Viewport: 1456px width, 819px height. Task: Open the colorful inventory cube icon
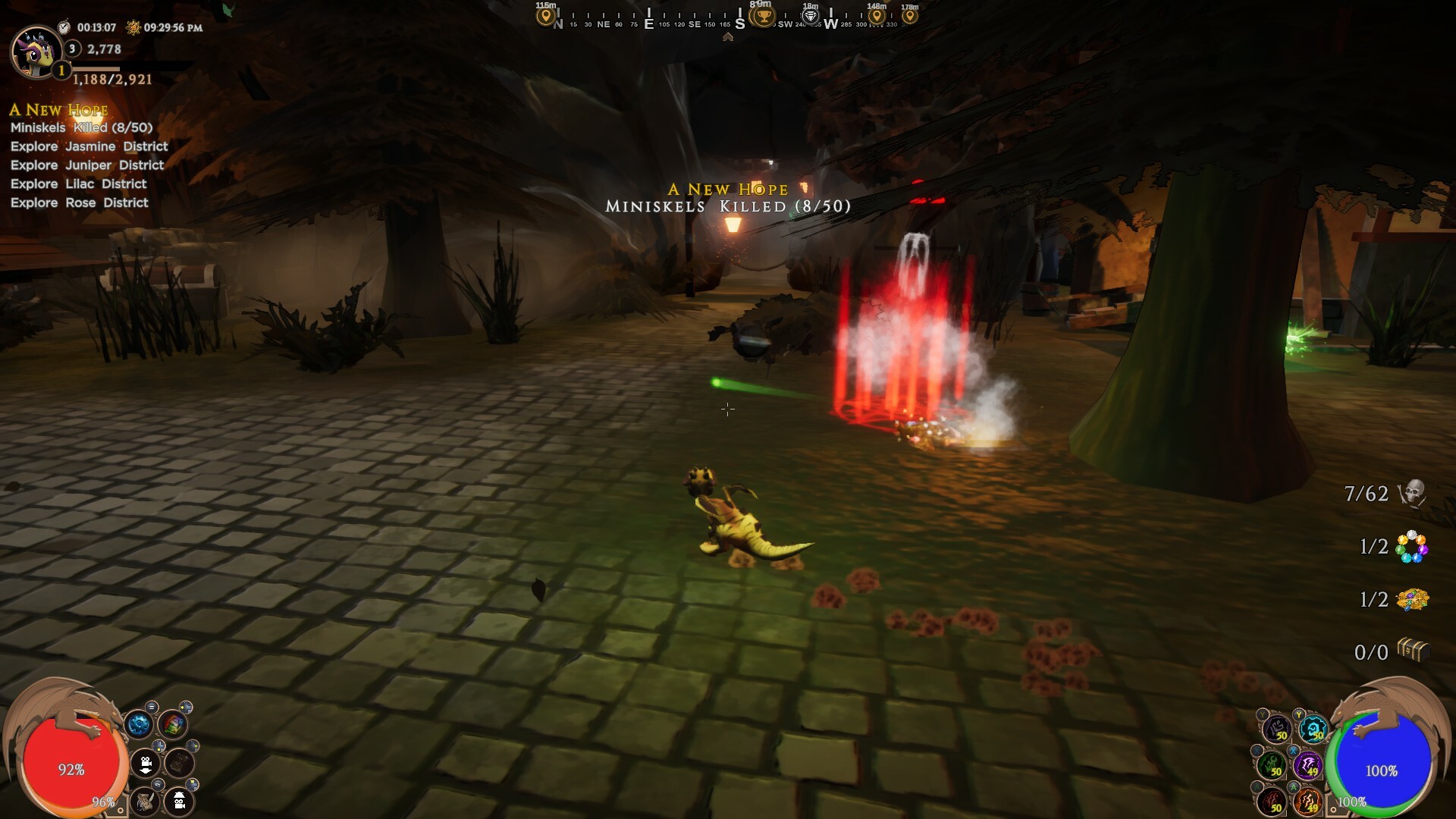[x=172, y=724]
